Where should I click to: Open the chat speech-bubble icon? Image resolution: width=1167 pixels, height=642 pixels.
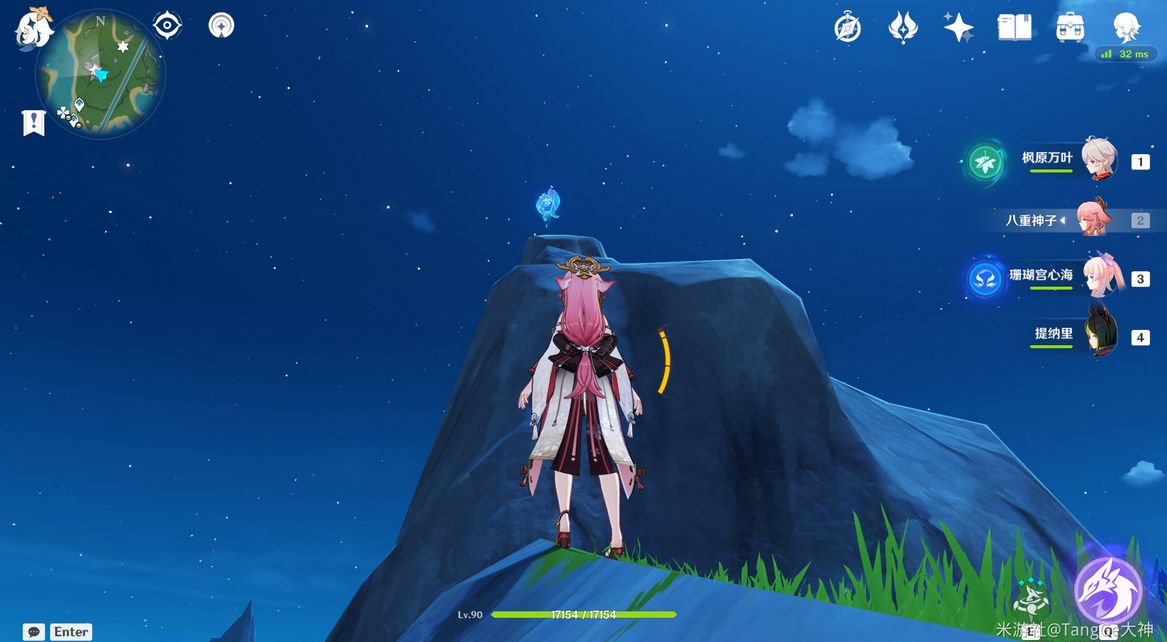34,632
